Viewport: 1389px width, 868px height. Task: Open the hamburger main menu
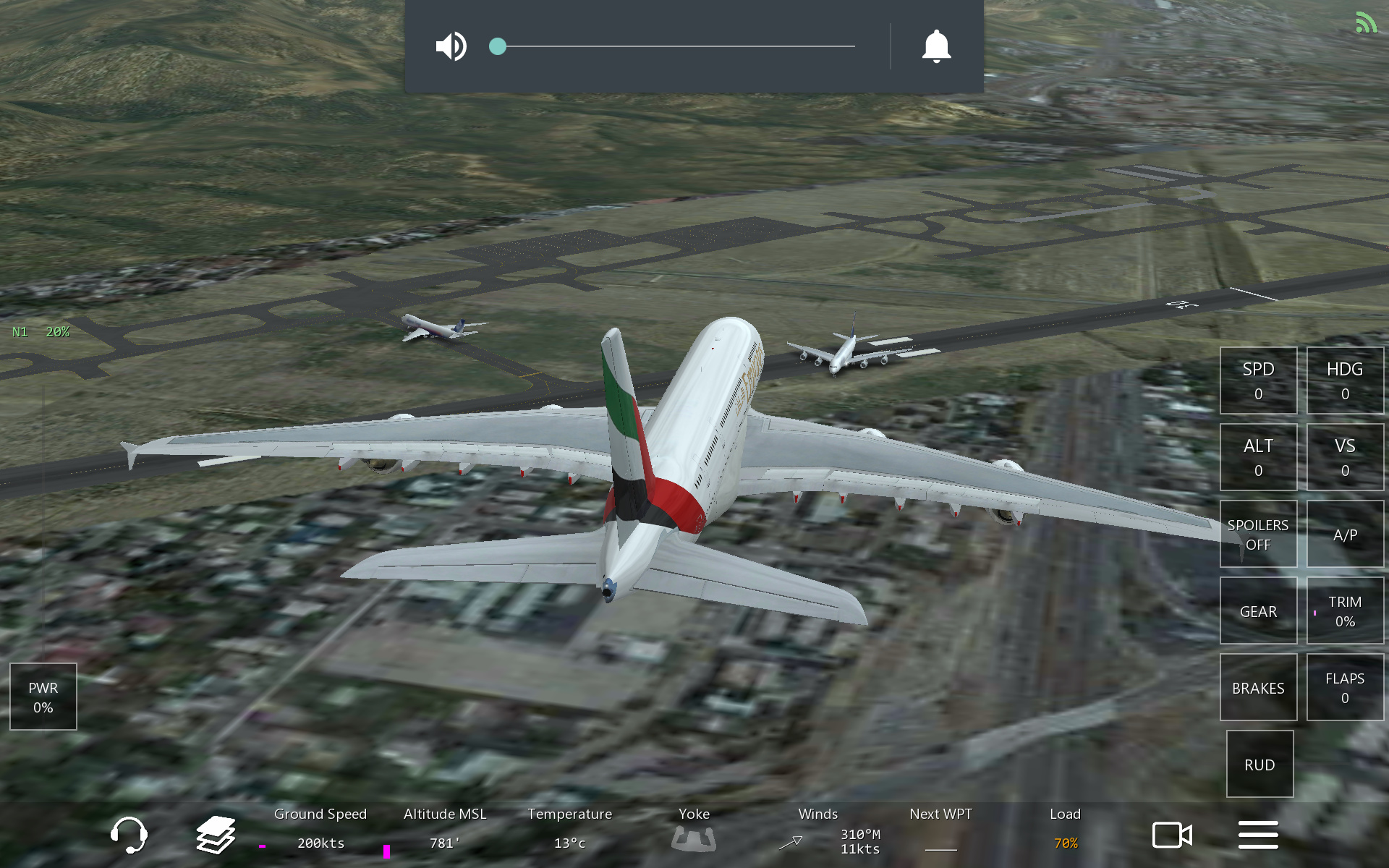[x=1258, y=835]
